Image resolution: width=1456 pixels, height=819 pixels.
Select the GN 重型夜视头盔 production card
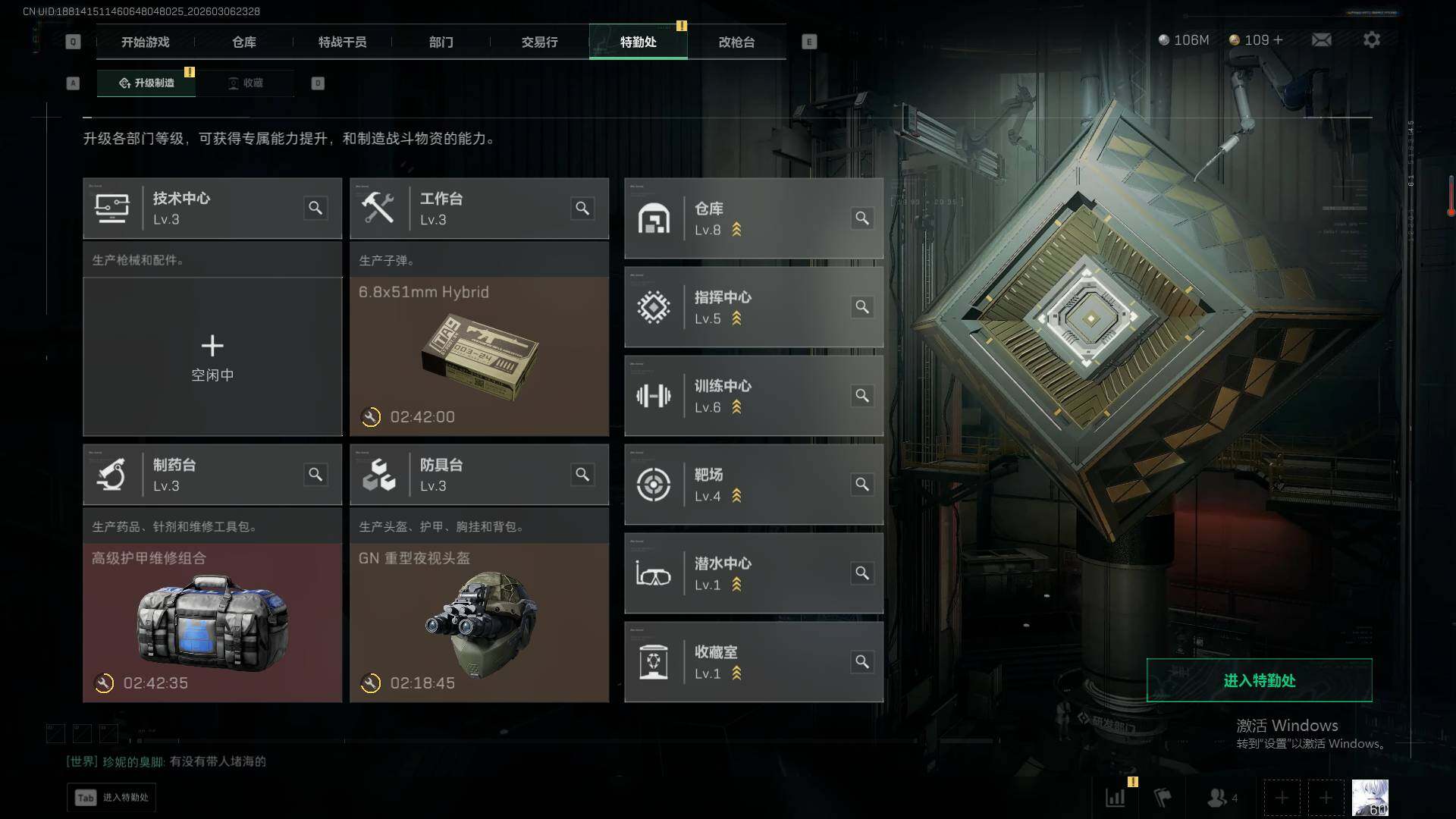click(479, 622)
